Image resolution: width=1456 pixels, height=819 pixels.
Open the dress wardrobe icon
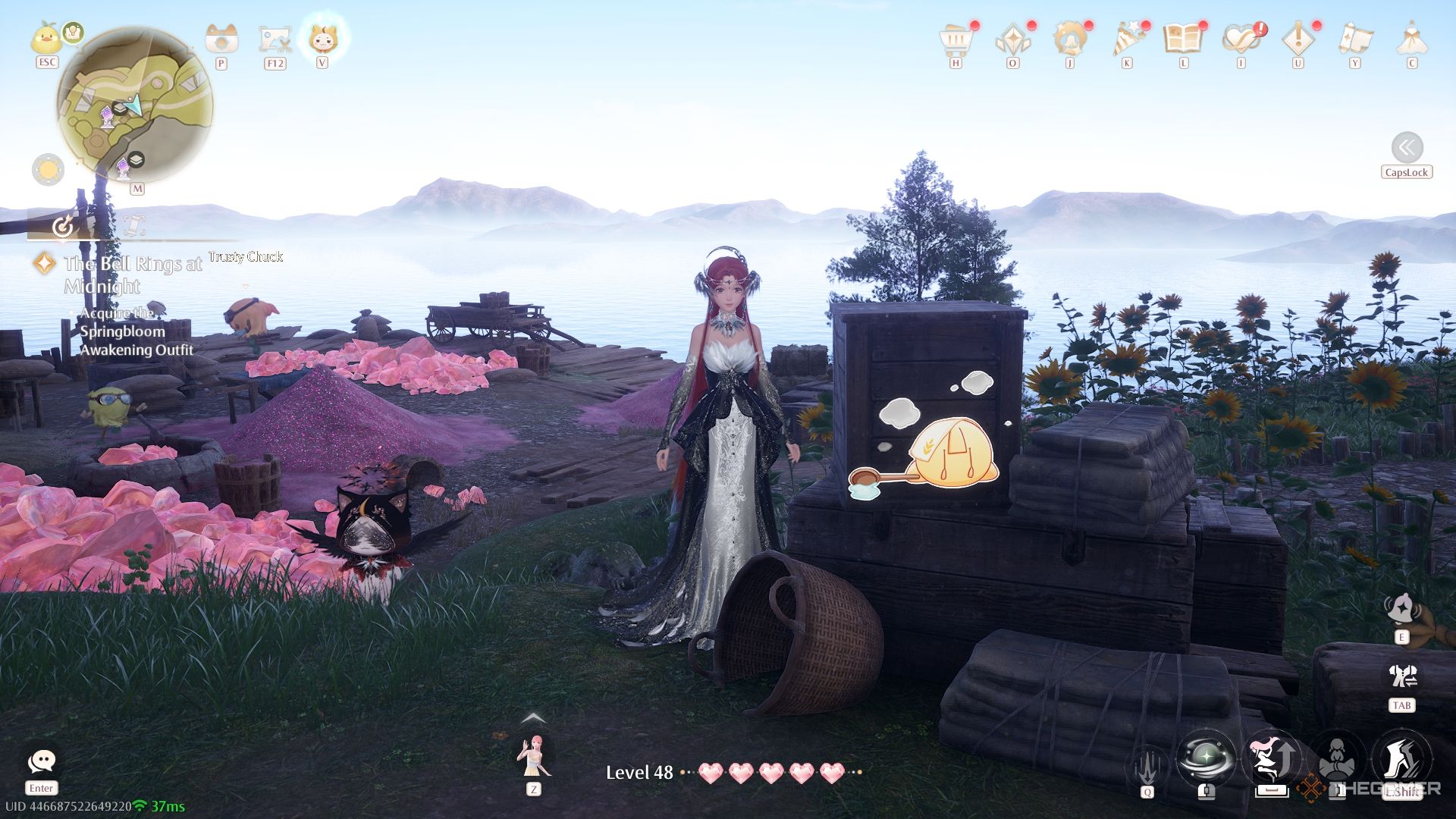click(1411, 39)
